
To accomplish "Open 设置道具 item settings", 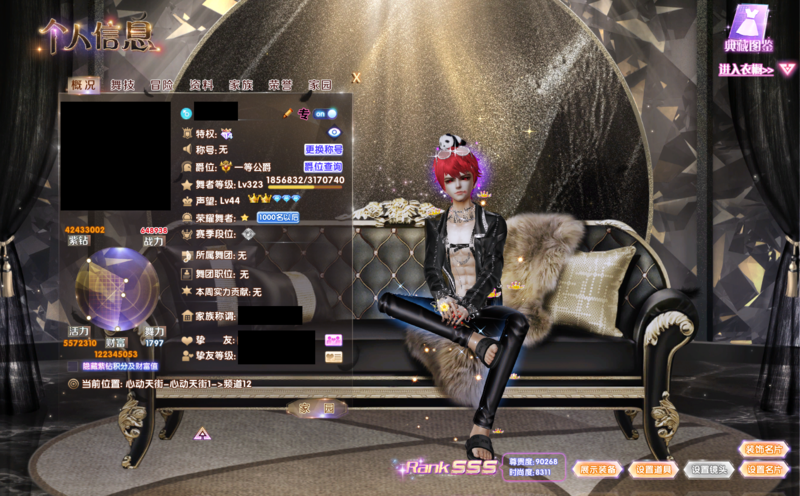I will pos(655,469).
